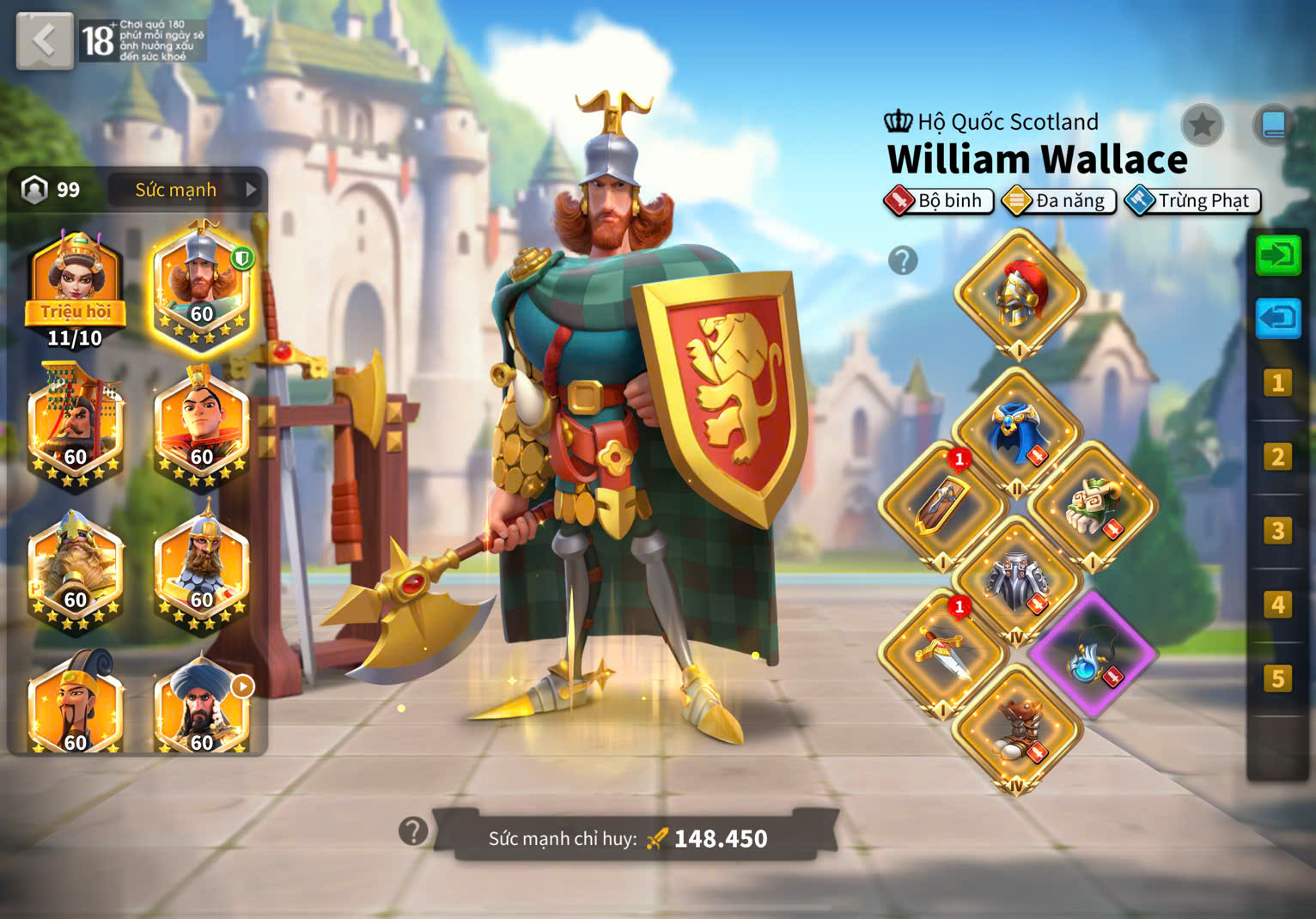Switch to equipment preset 3
Image resolution: width=1316 pixels, height=919 pixels.
click(x=1277, y=531)
